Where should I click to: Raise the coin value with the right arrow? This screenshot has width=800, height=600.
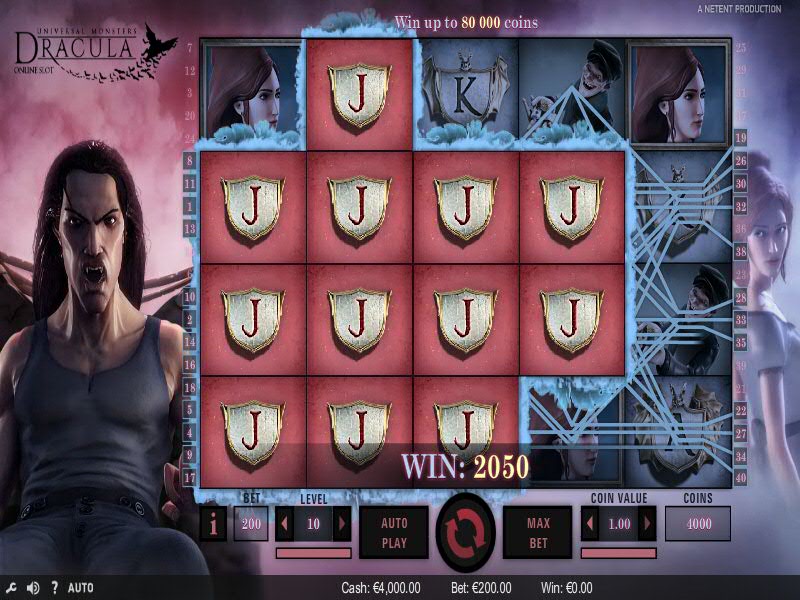(647, 523)
